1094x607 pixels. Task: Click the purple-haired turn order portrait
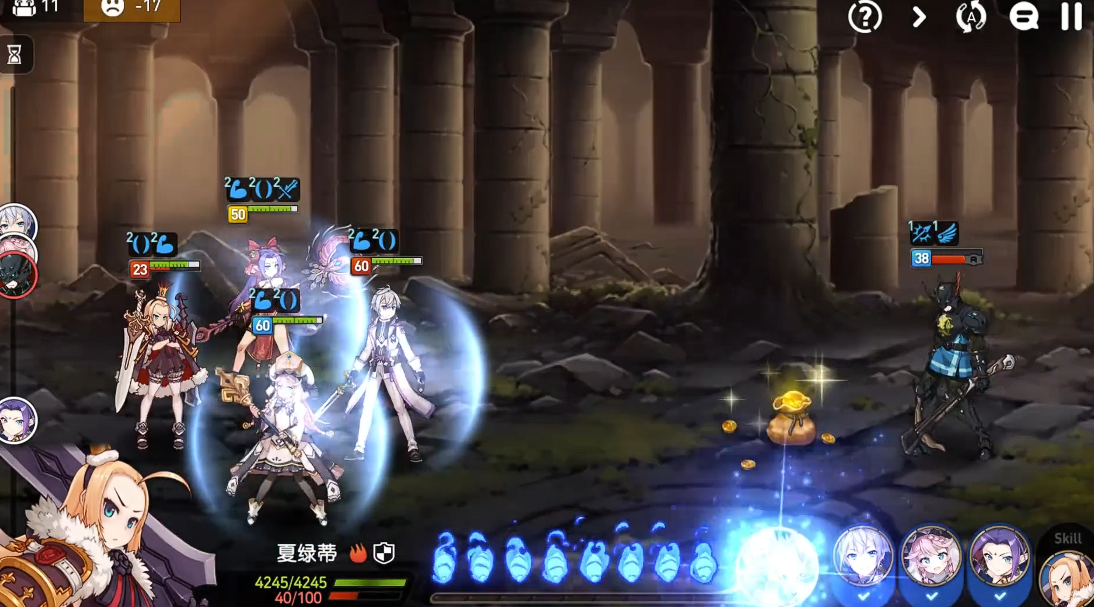[17, 420]
